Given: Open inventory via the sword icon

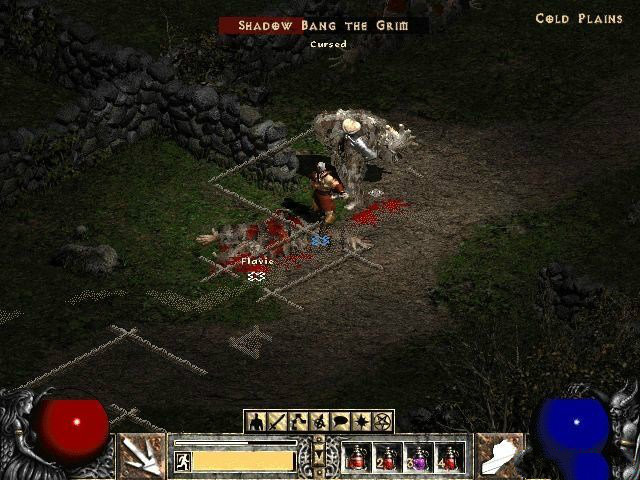Looking at the screenshot, I should (x=276, y=421).
